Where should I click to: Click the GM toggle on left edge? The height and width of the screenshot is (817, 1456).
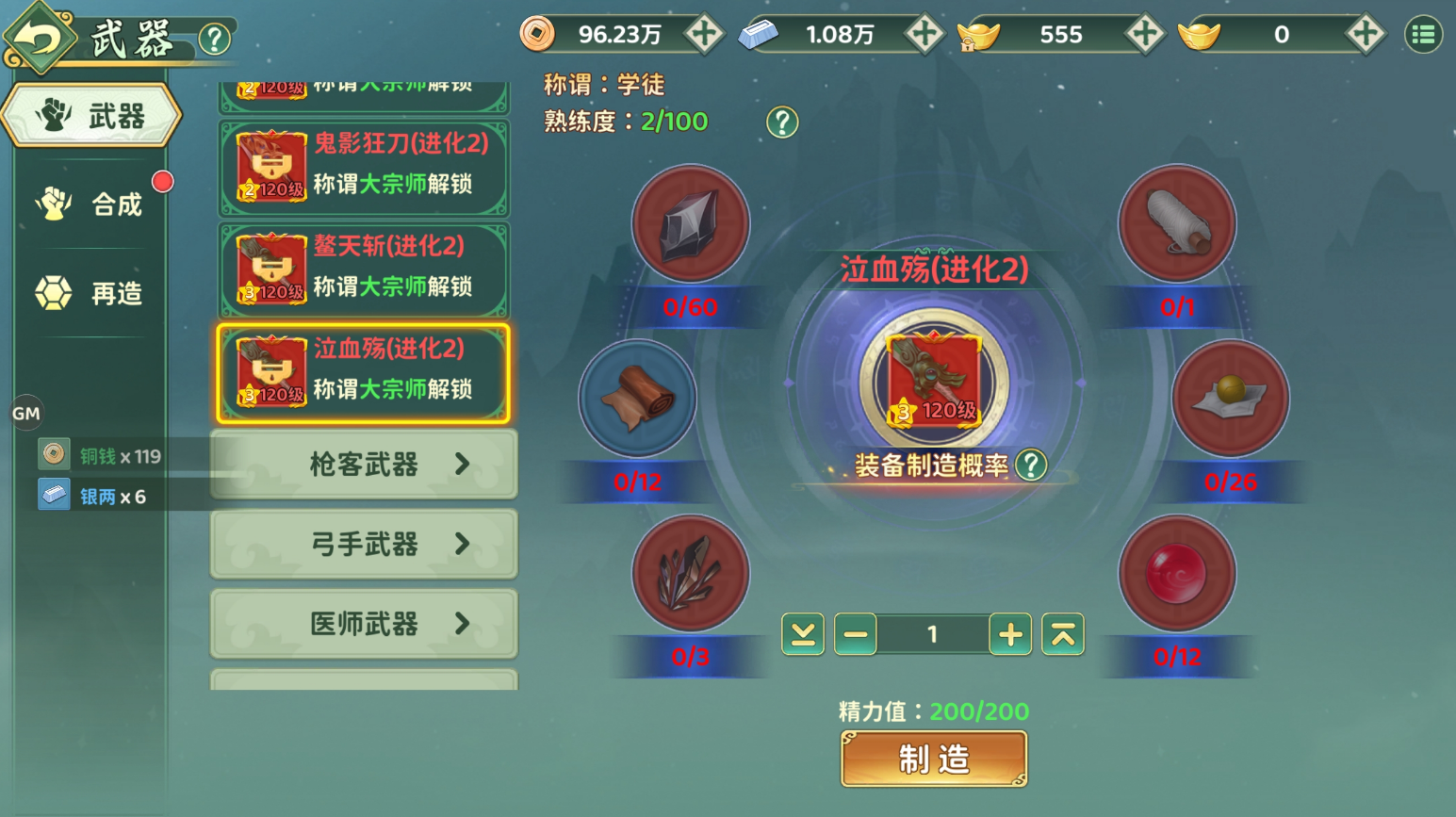coord(27,413)
